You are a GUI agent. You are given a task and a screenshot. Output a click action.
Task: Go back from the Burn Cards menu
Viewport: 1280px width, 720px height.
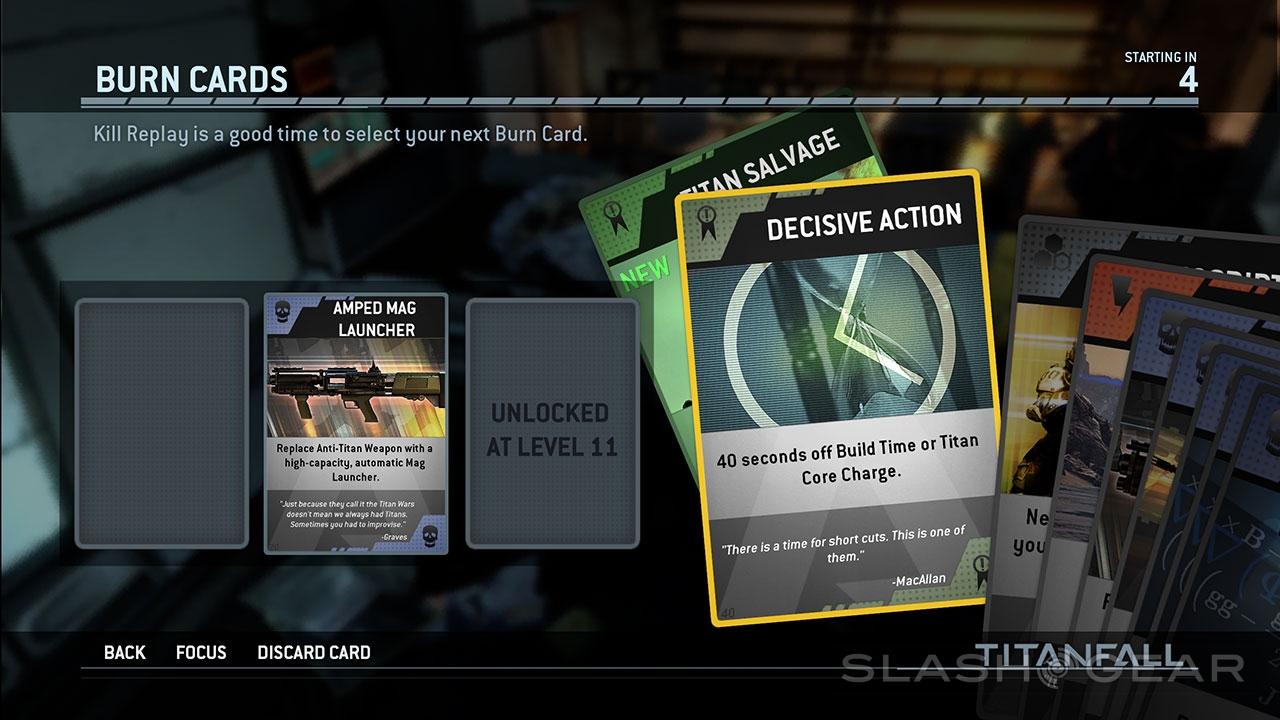[x=124, y=653]
